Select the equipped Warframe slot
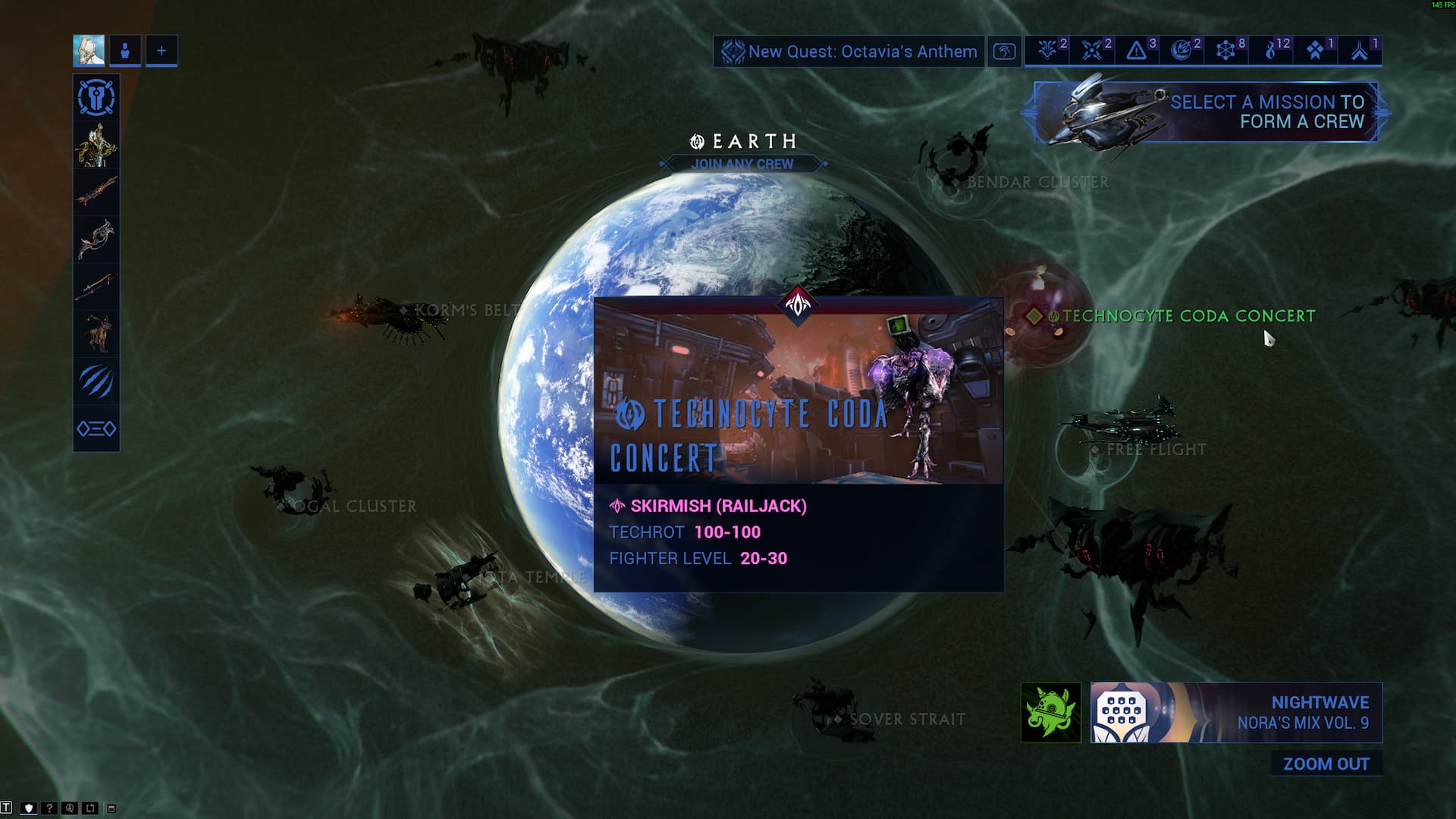This screenshot has width=1456, height=819. click(x=96, y=145)
